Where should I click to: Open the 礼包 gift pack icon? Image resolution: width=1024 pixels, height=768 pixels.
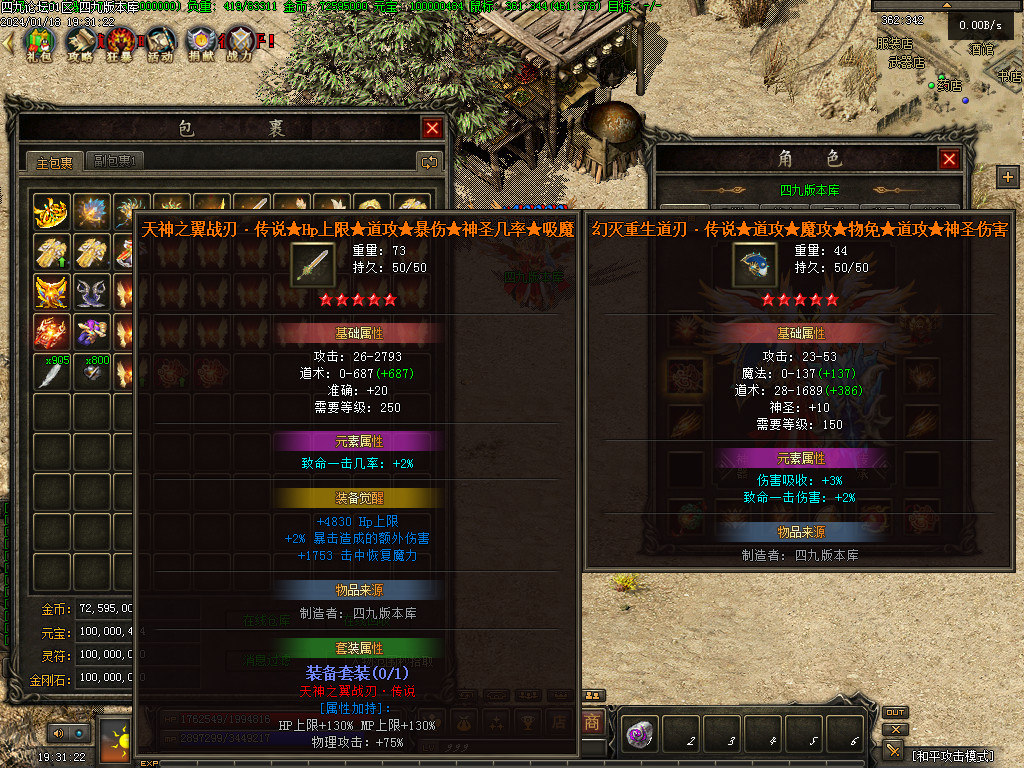click(x=40, y=43)
